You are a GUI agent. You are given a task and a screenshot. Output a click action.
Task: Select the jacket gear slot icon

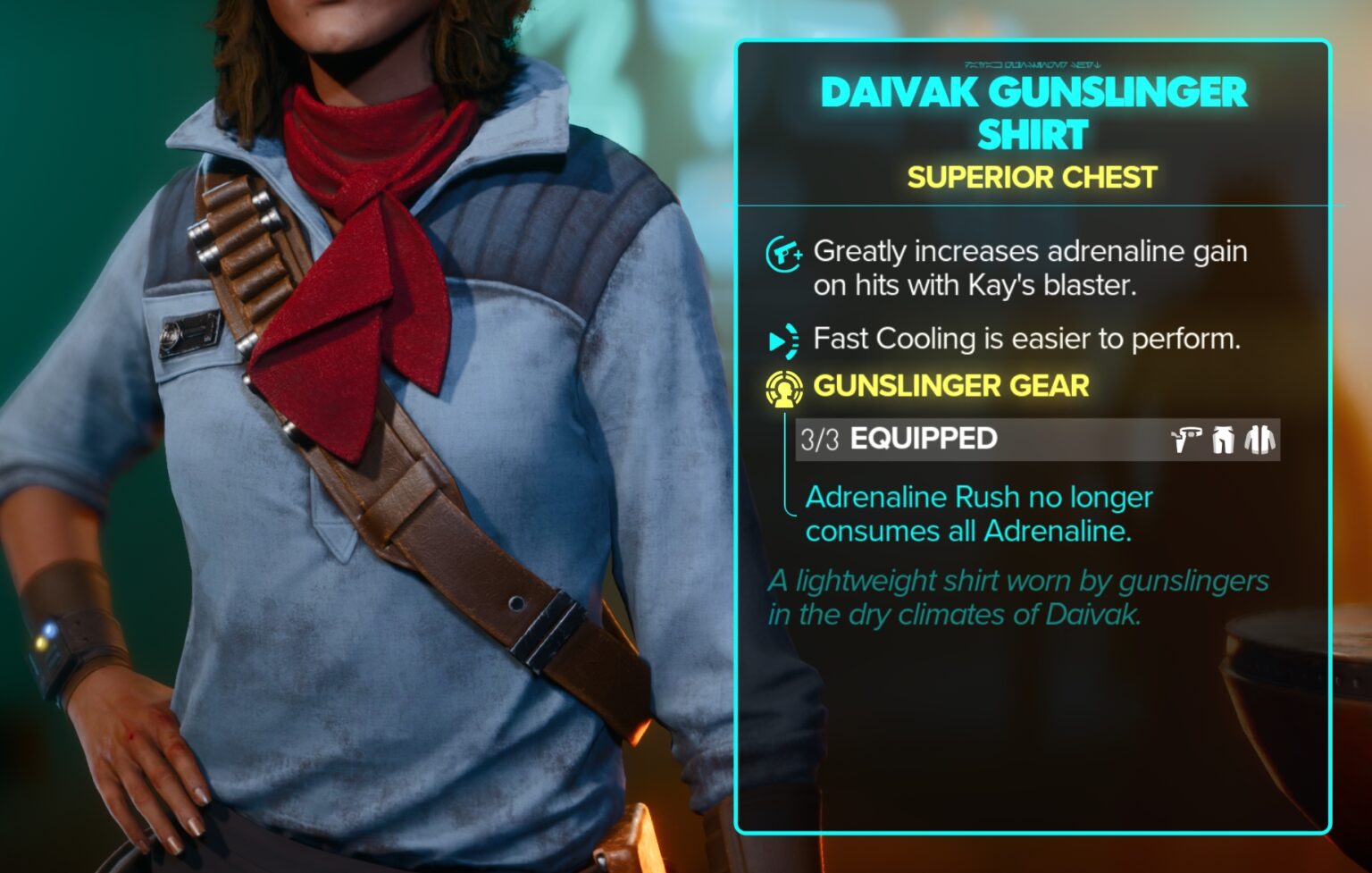(1259, 439)
